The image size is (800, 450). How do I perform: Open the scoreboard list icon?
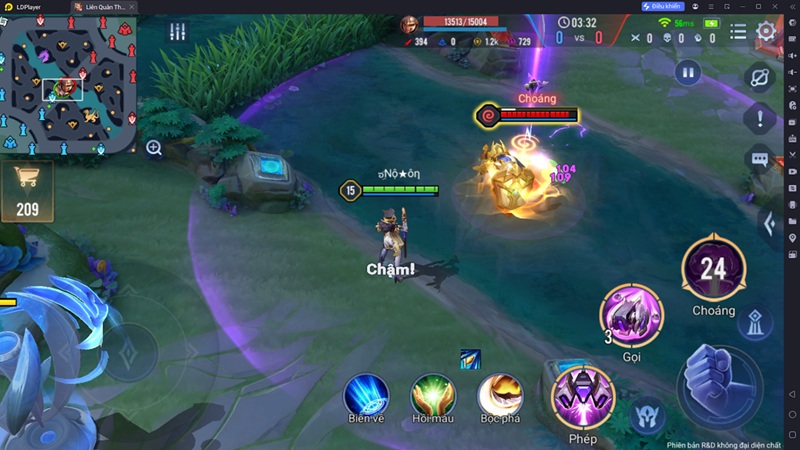tap(738, 31)
